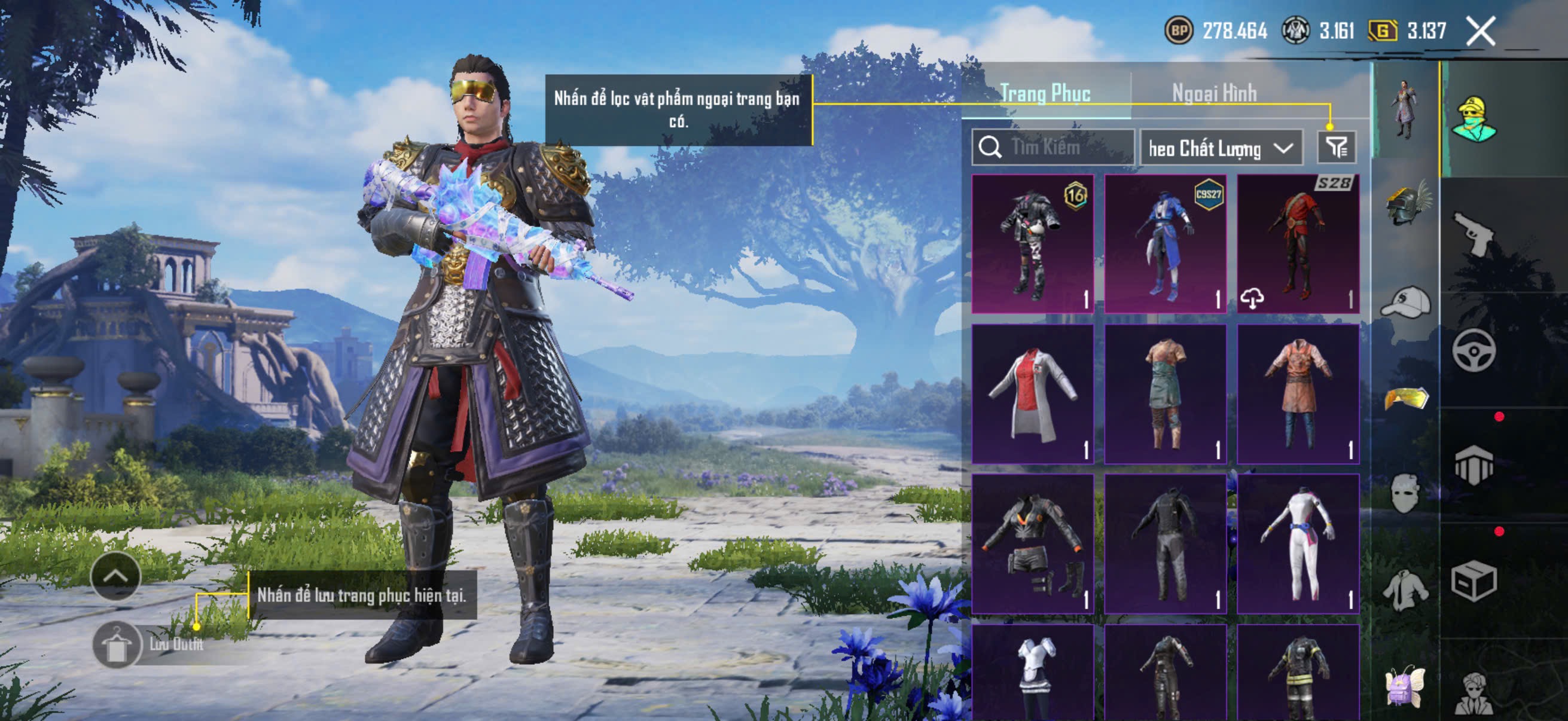The height and width of the screenshot is (721, 1568).
Task: Choose the blue C9S27 outfit
Action: 1165,244
